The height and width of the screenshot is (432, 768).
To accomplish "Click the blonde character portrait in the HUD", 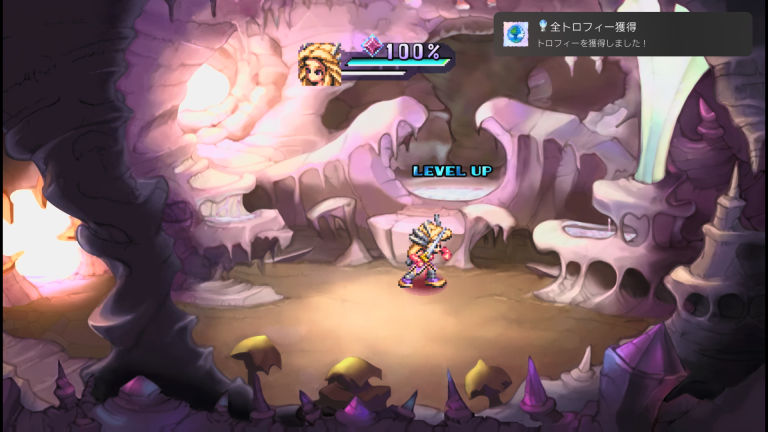I will [319, 64].
